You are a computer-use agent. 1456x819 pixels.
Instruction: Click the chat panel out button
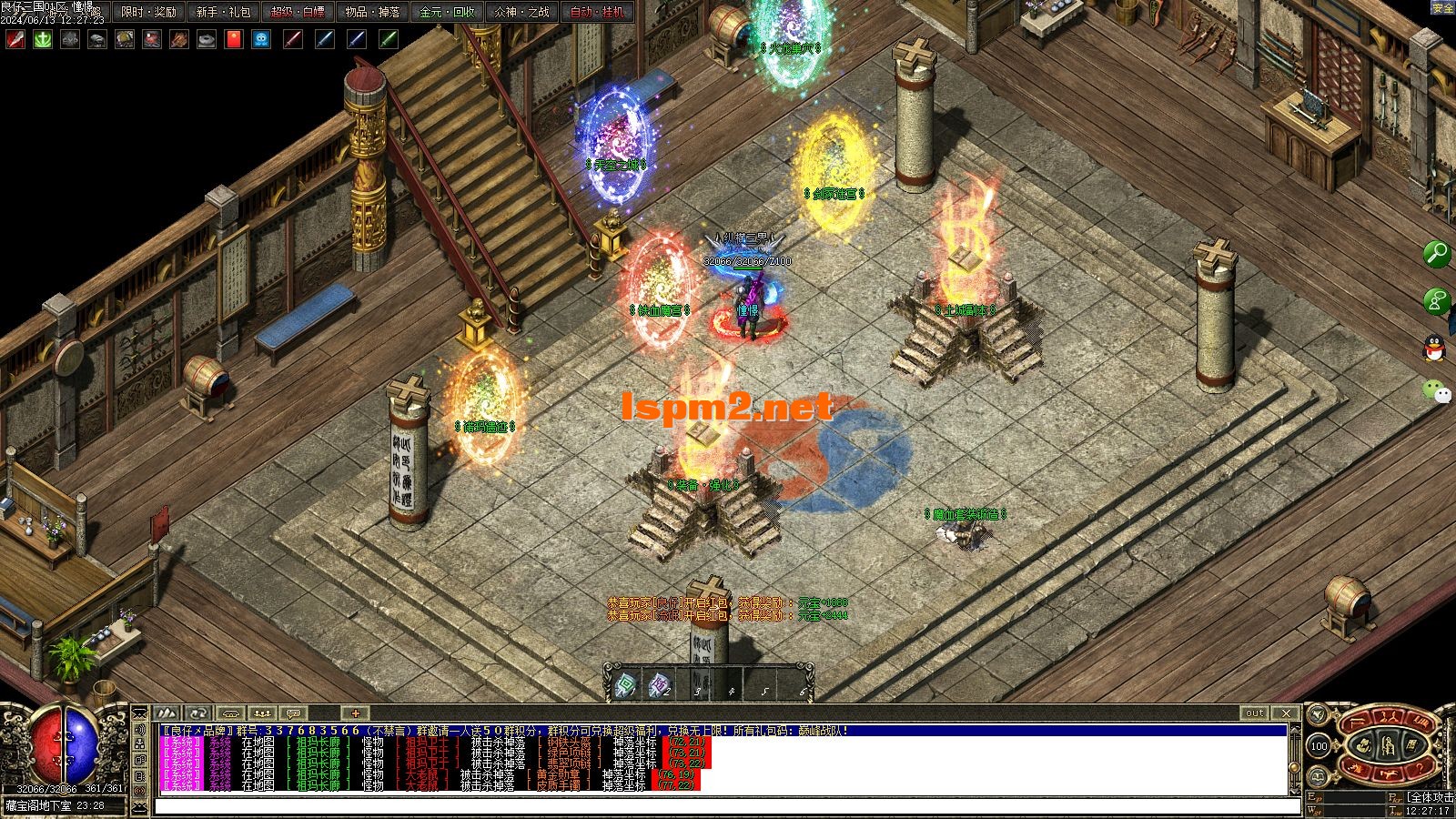(1255, 713)
